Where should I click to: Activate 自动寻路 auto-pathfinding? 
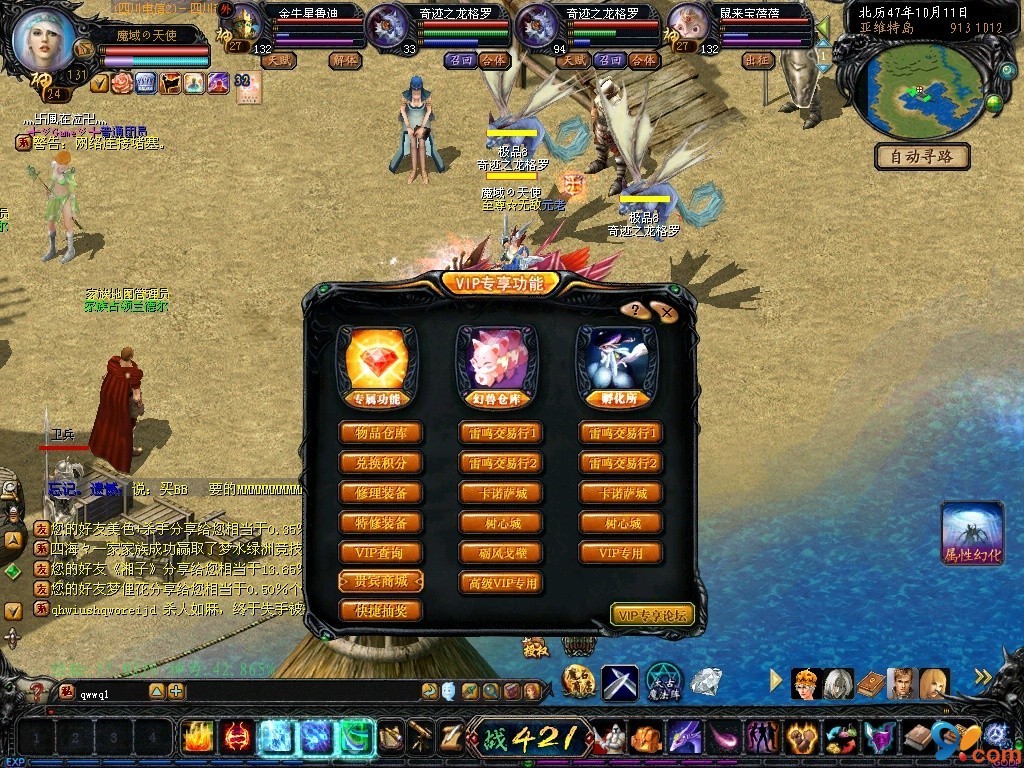click(x=922, y=156)
